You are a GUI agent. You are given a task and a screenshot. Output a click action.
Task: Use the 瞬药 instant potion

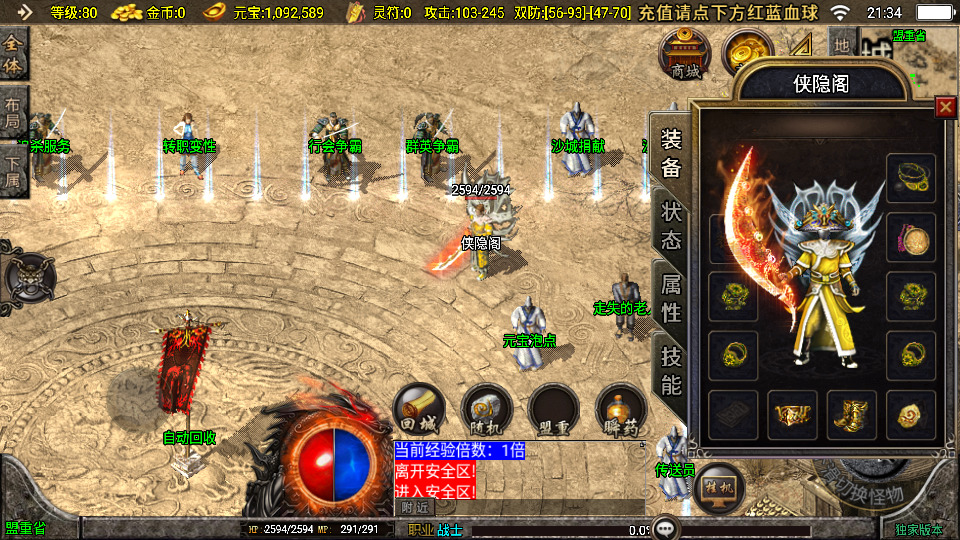(x=620, y=408)
